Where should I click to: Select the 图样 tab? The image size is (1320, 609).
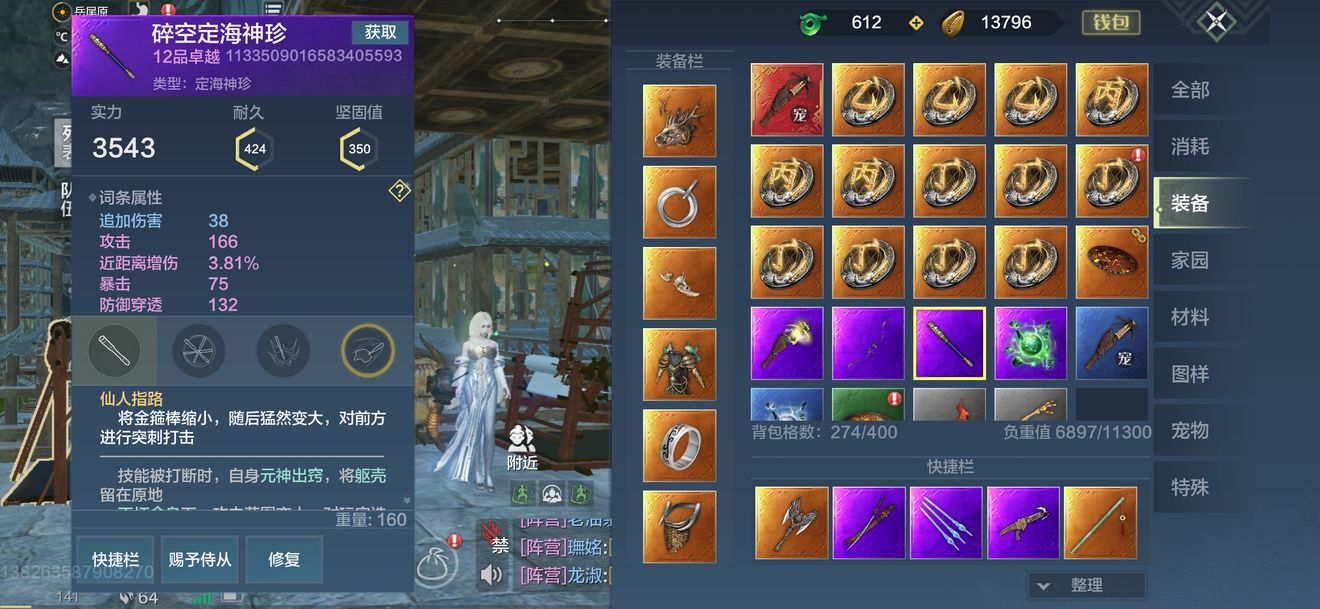coord(1190,375)
